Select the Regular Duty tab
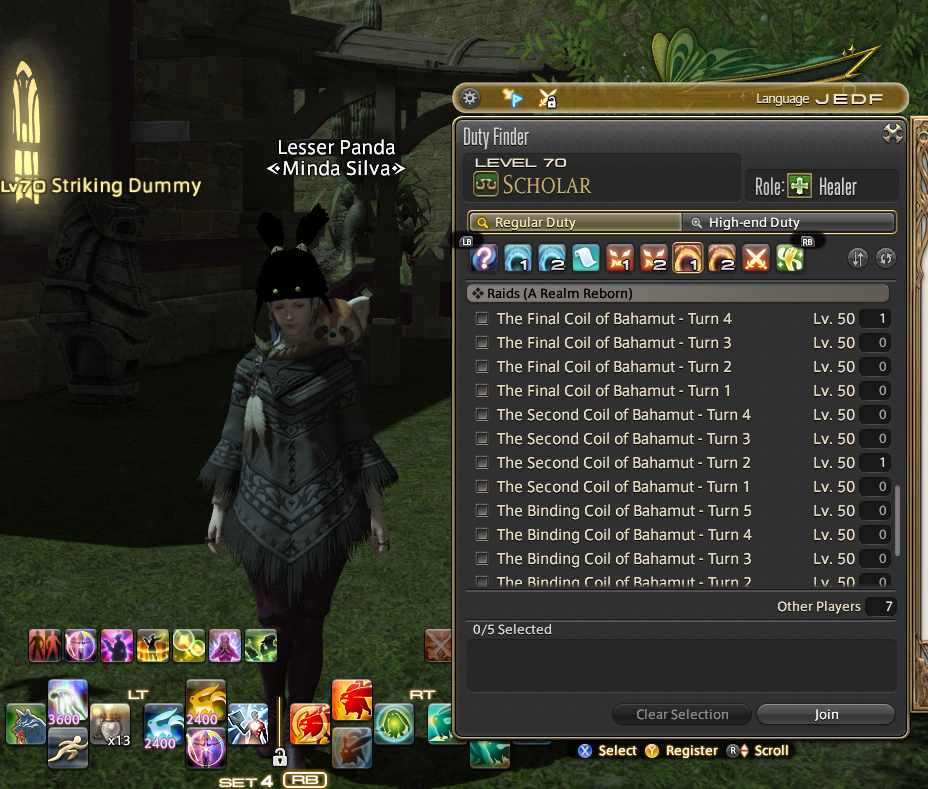928x789 pixels. 574,223
